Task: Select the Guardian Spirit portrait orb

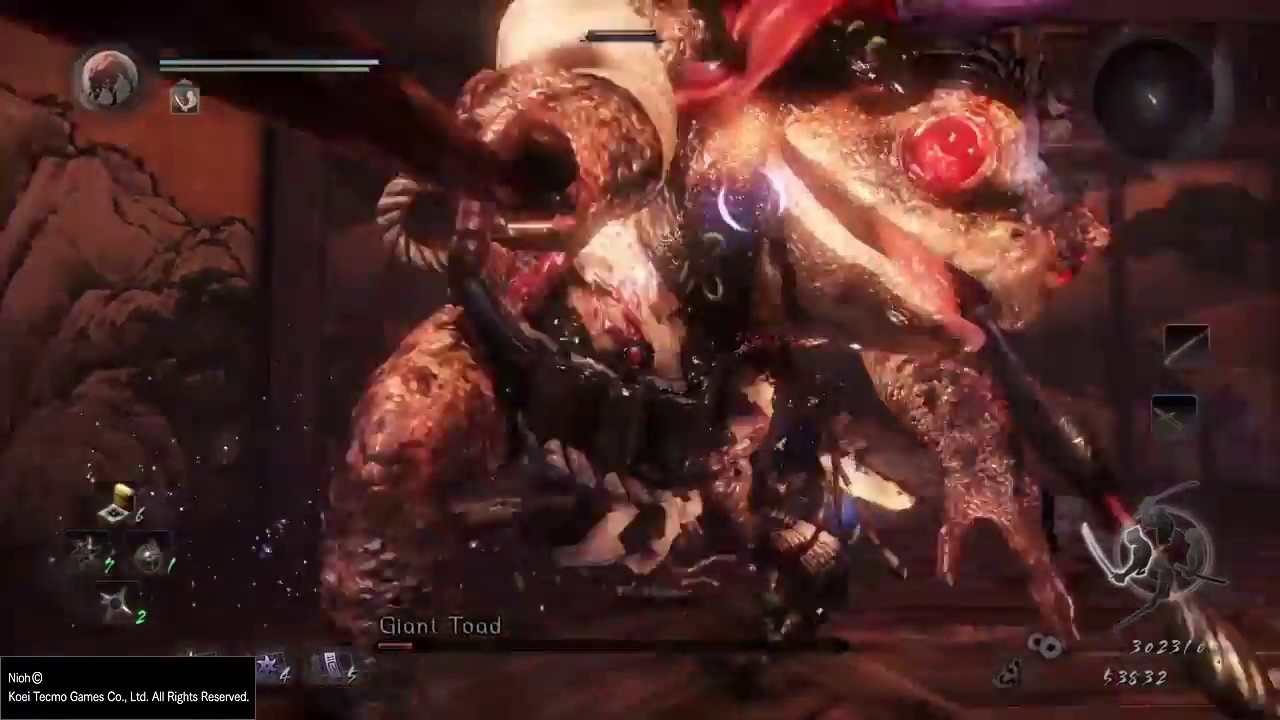Action: point(109,79)
